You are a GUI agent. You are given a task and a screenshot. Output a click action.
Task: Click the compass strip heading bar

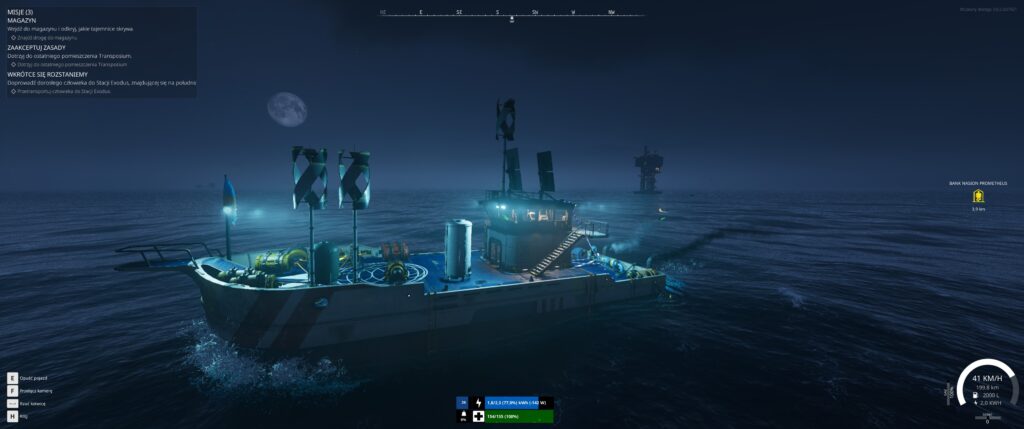511,13
